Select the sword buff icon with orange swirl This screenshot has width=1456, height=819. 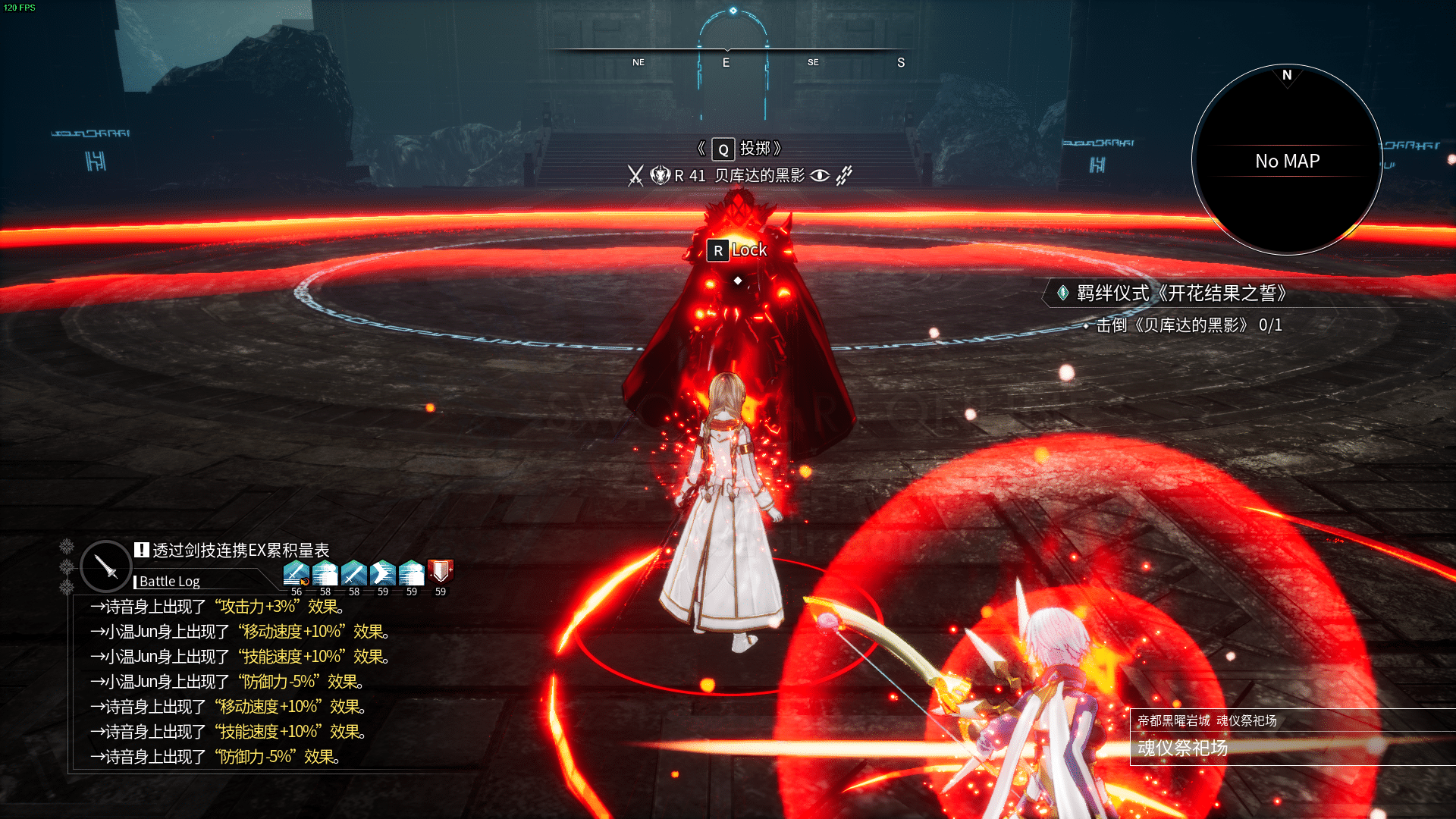click(296, 573)
